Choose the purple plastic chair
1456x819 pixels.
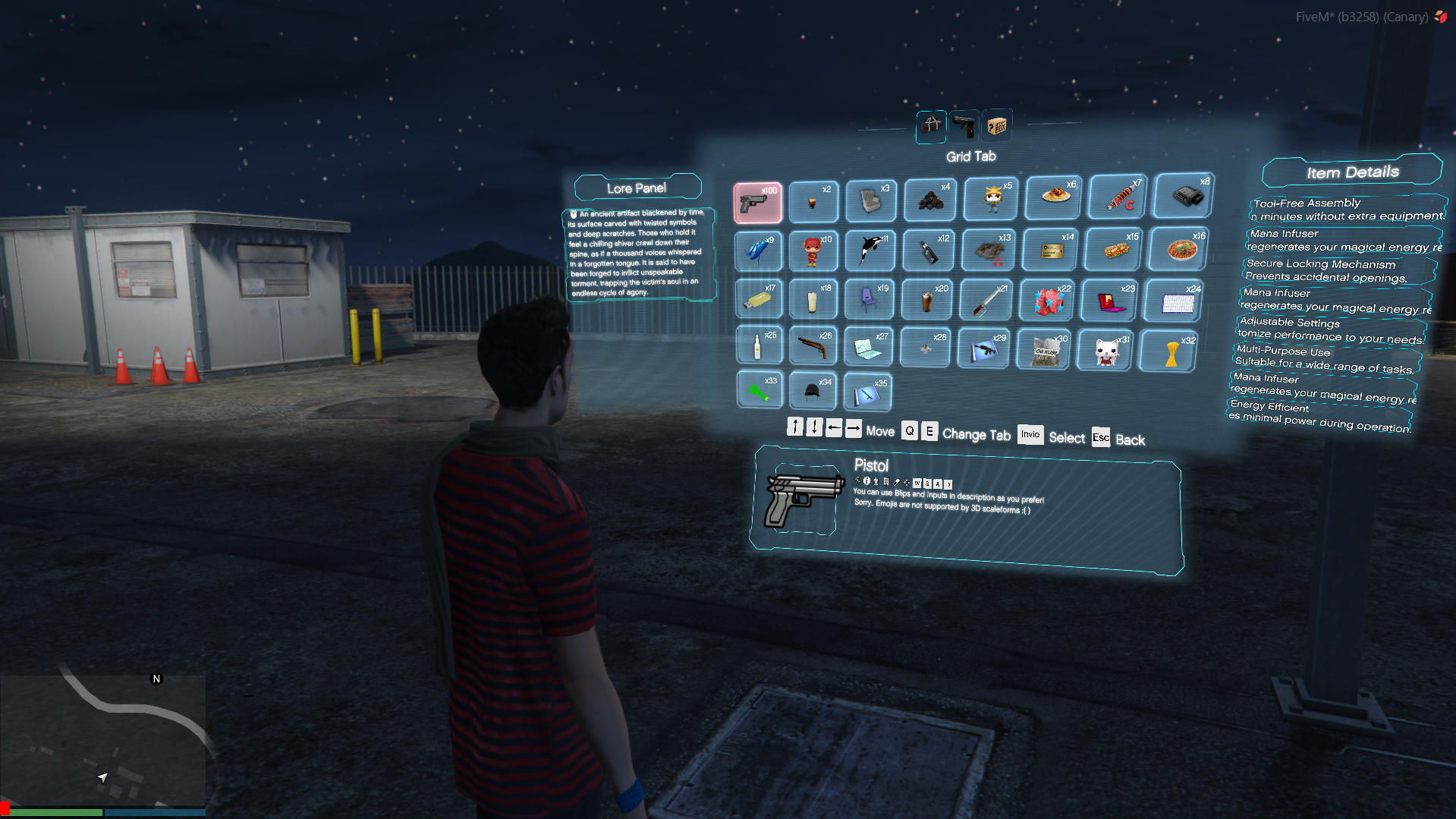870,299
